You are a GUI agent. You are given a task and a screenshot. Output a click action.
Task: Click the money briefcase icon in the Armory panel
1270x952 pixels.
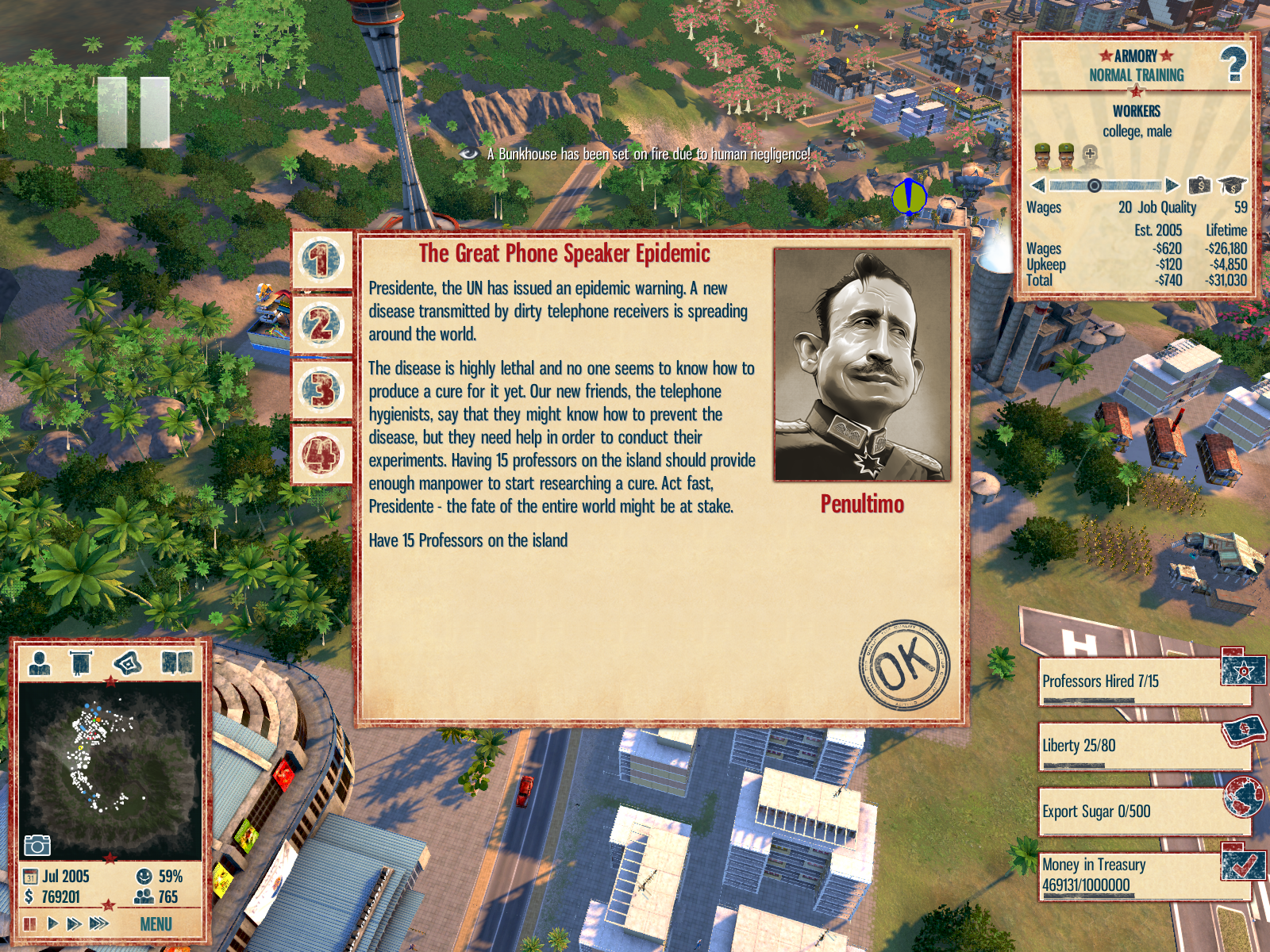point(1199,186)
